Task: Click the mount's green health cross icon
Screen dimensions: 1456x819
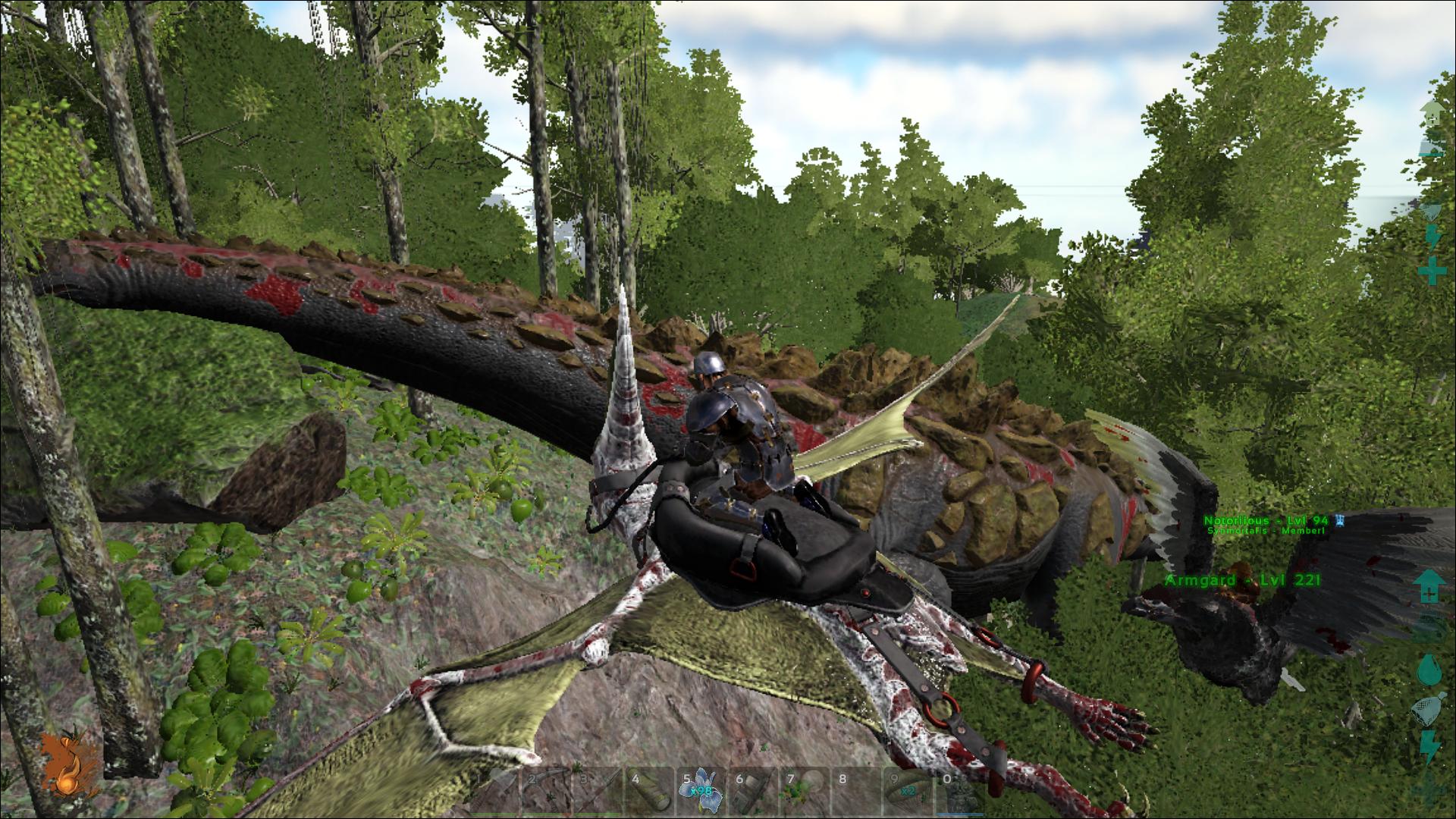Action: (x=1432, y=271)
